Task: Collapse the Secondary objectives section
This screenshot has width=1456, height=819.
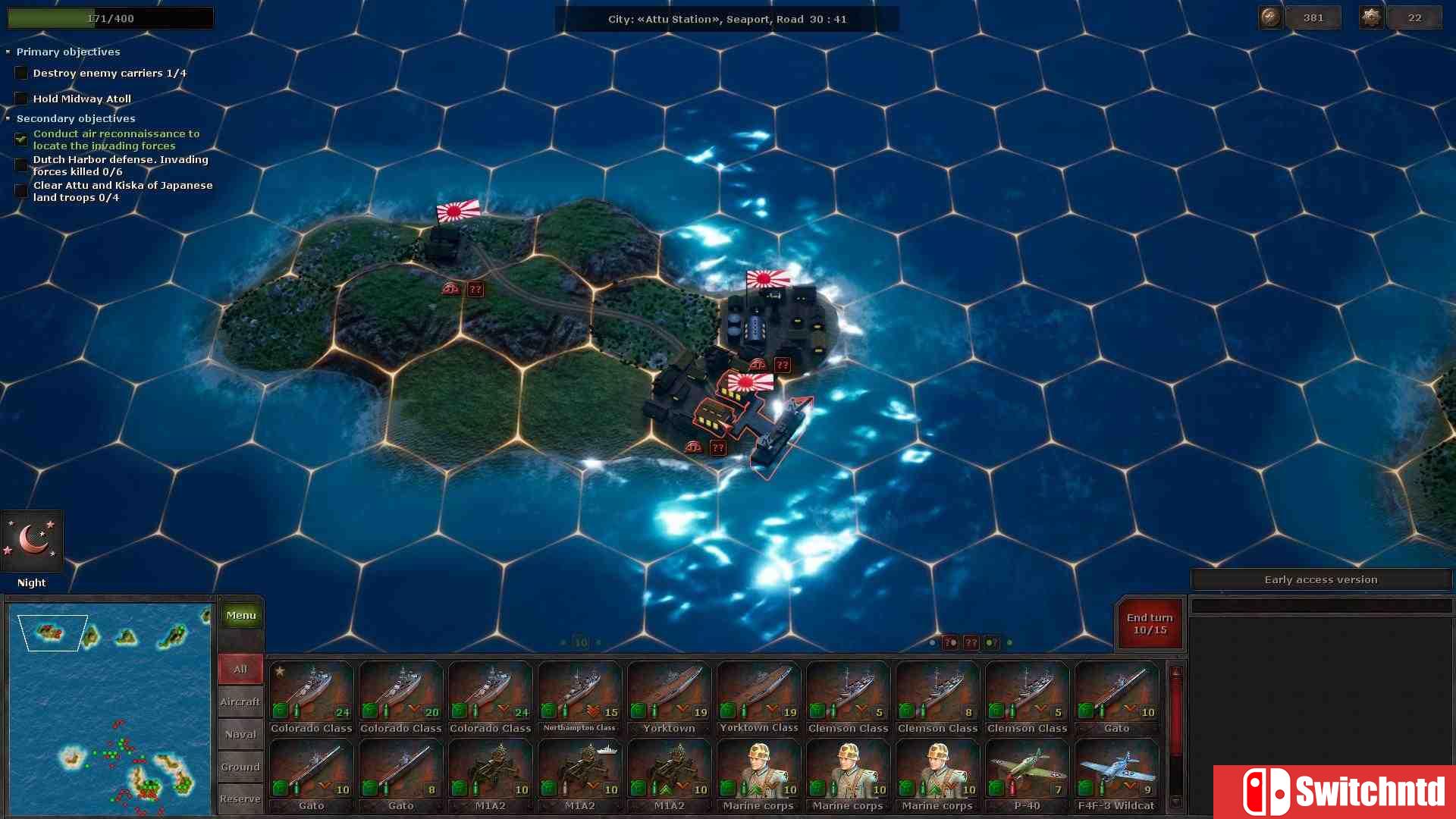Action: pos(8,118)
